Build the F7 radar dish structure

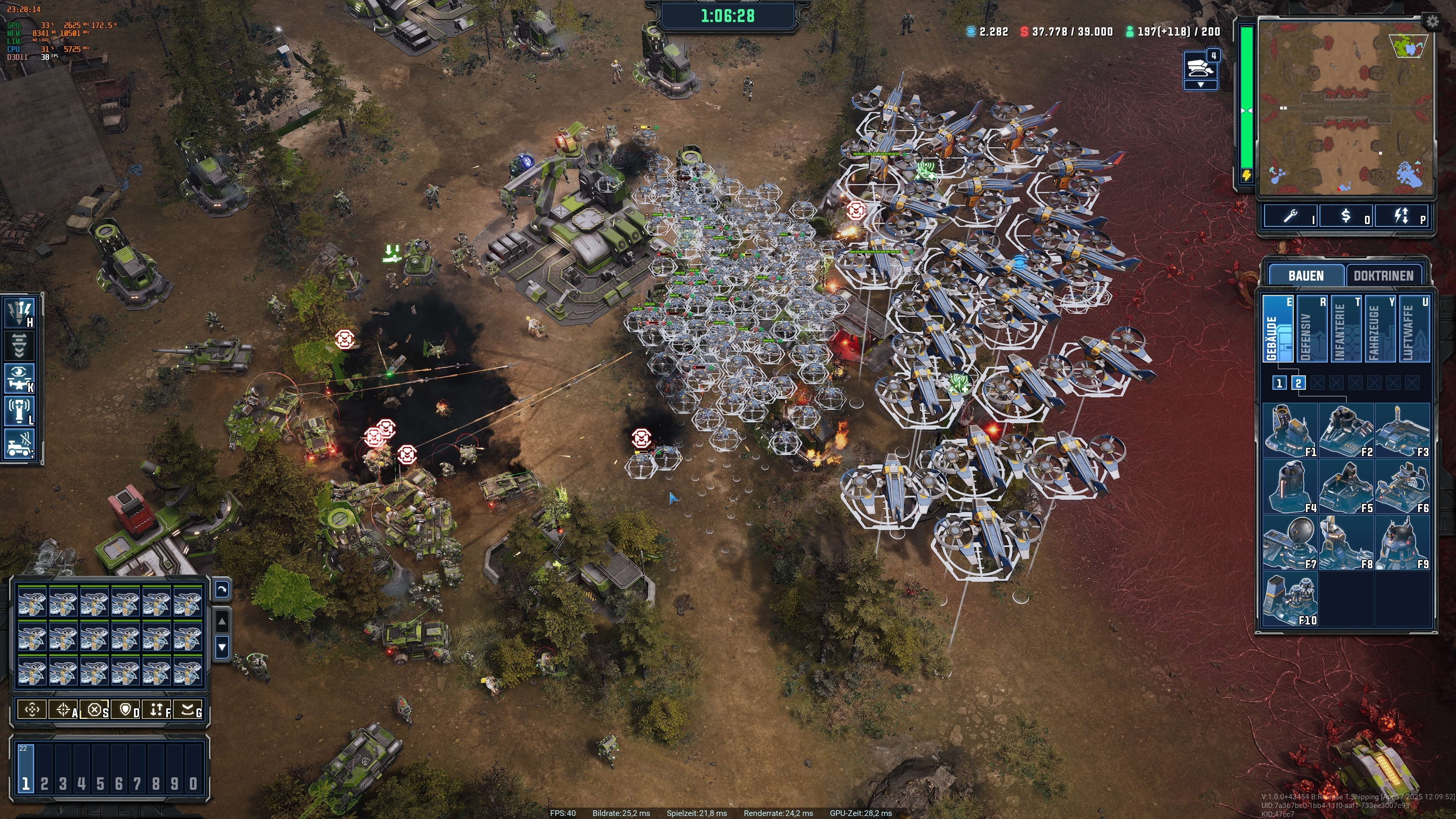(1290, 543)
